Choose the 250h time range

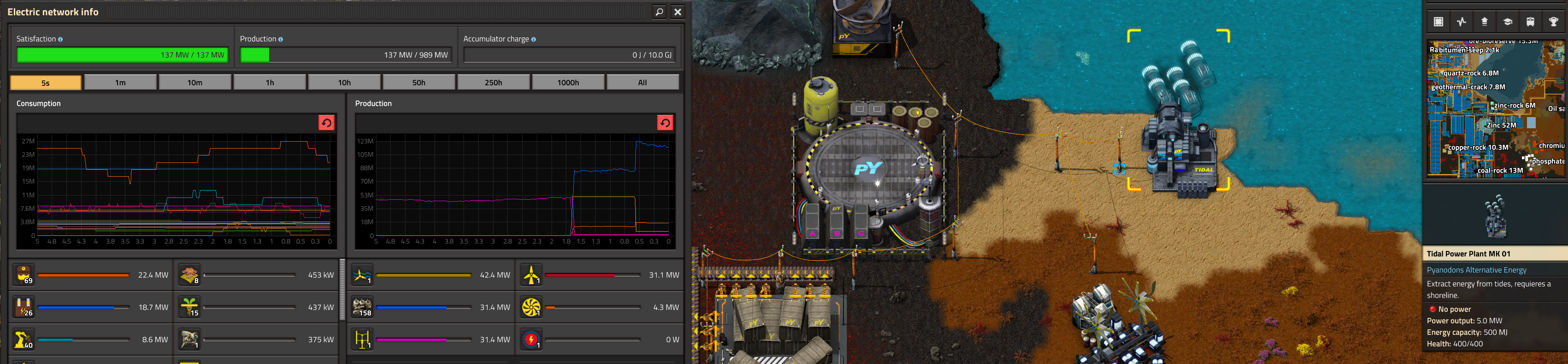[493, 82]
